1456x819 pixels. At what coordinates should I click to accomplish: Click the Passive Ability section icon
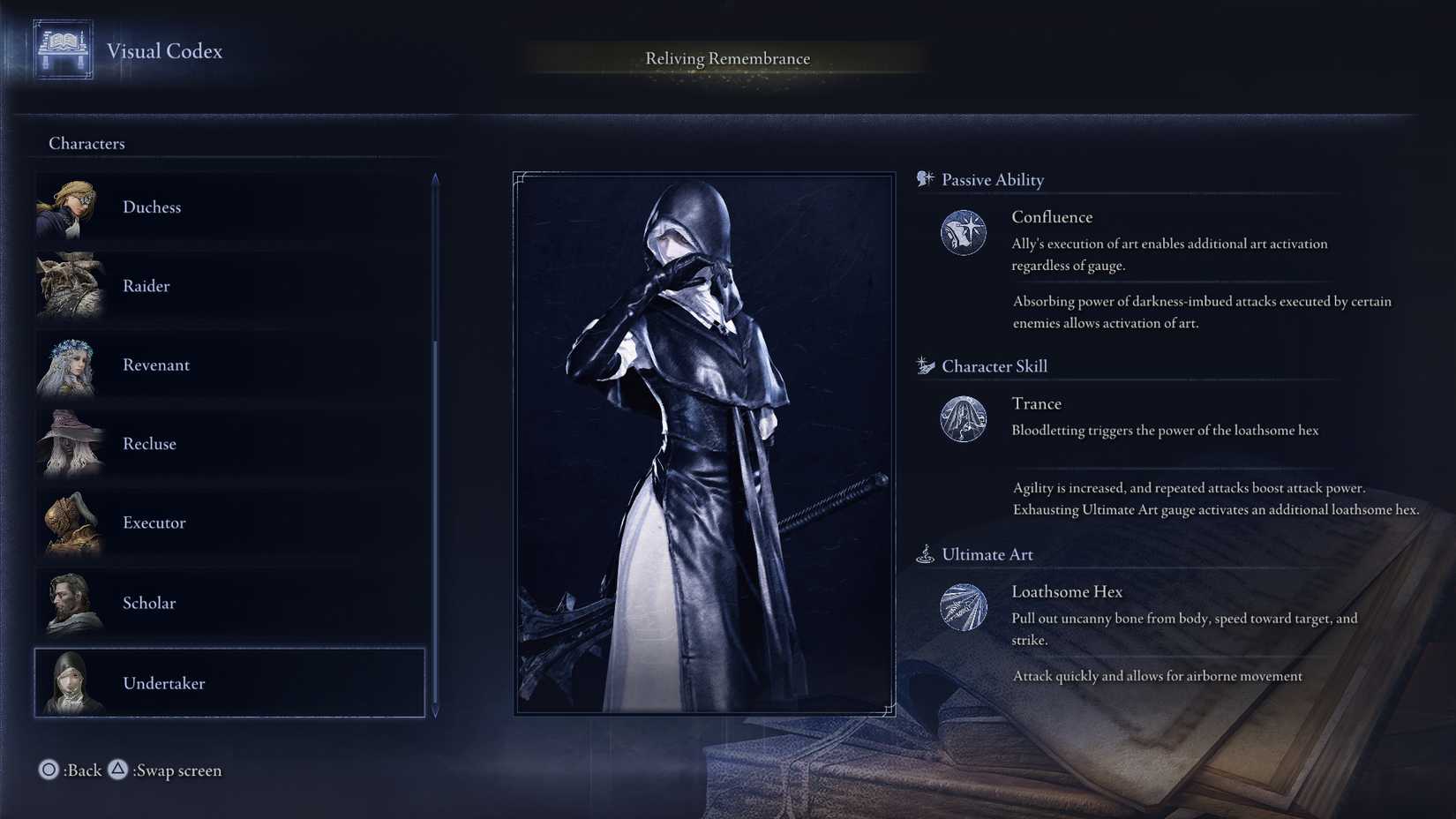click(925, 177)
